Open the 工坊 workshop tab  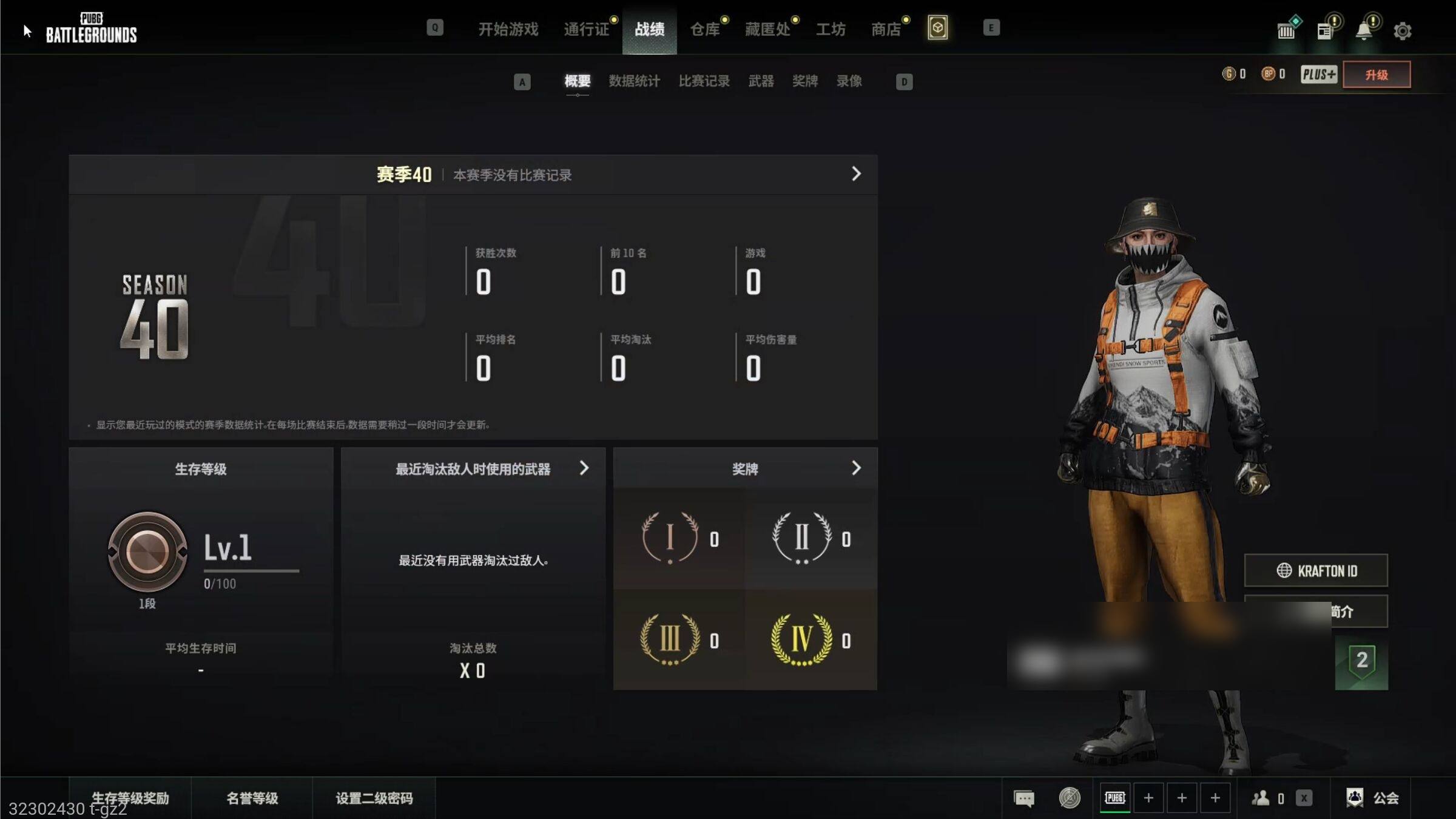tap(831, 29)
